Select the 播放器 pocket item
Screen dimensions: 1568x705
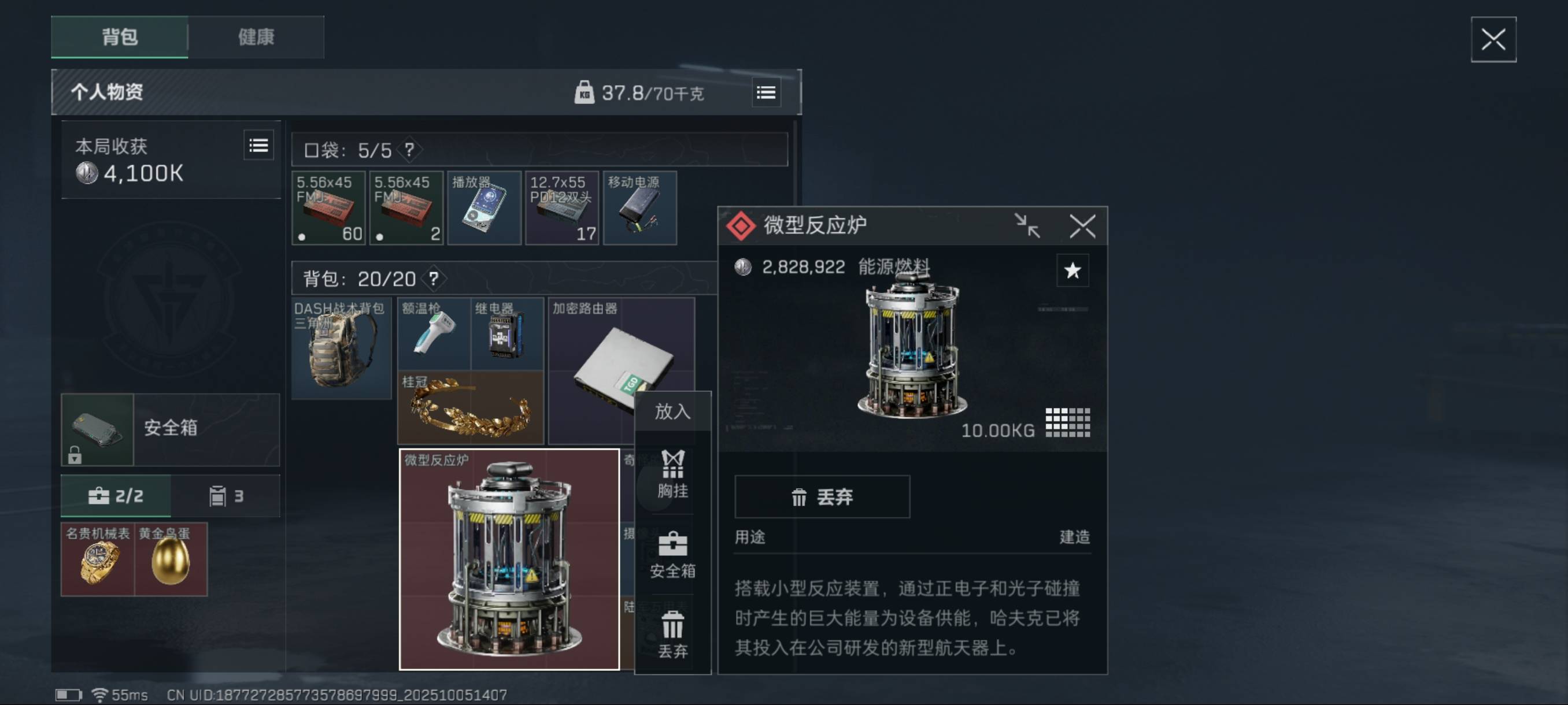[x=484, y=208]
